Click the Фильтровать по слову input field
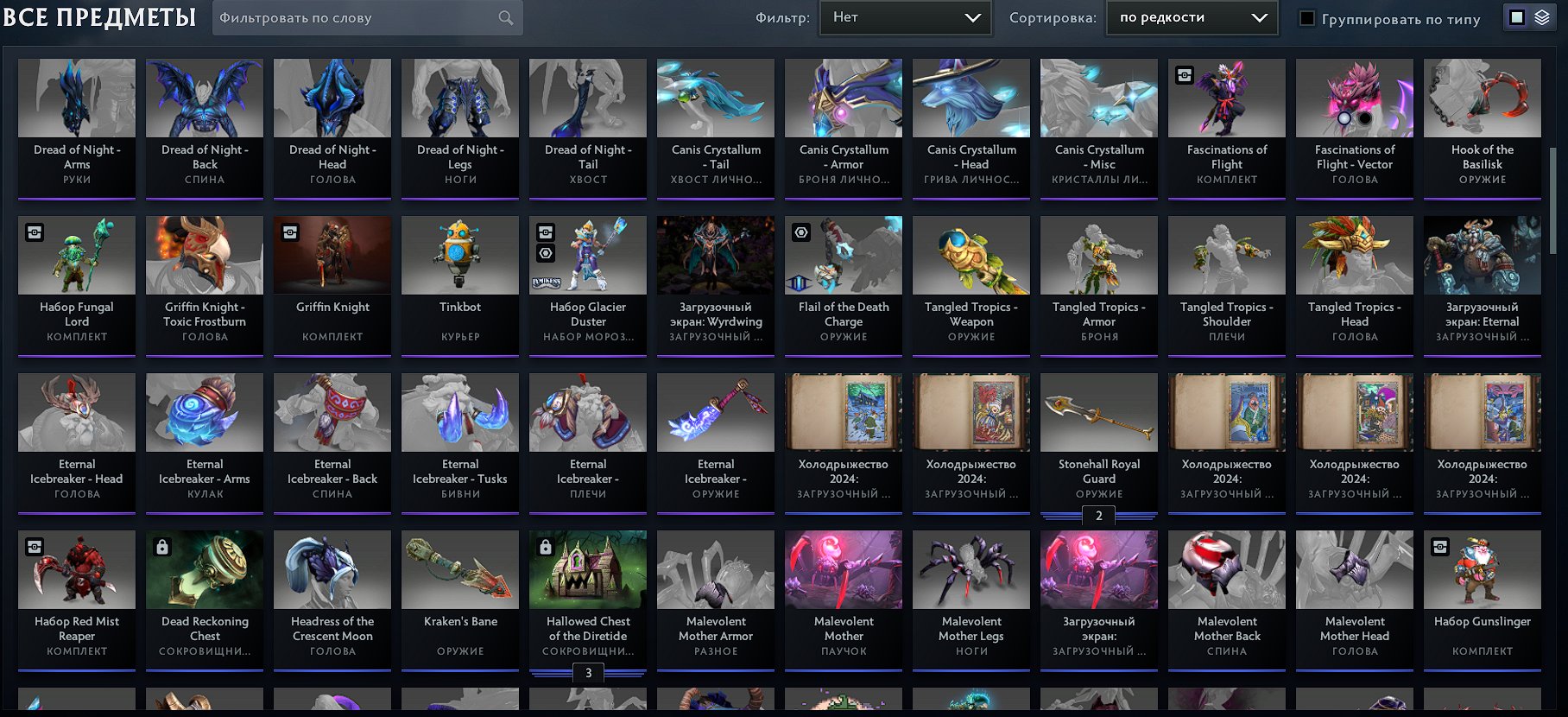Image resolution: width=1568 pixels, height=717 pixels. coord(345,17)
